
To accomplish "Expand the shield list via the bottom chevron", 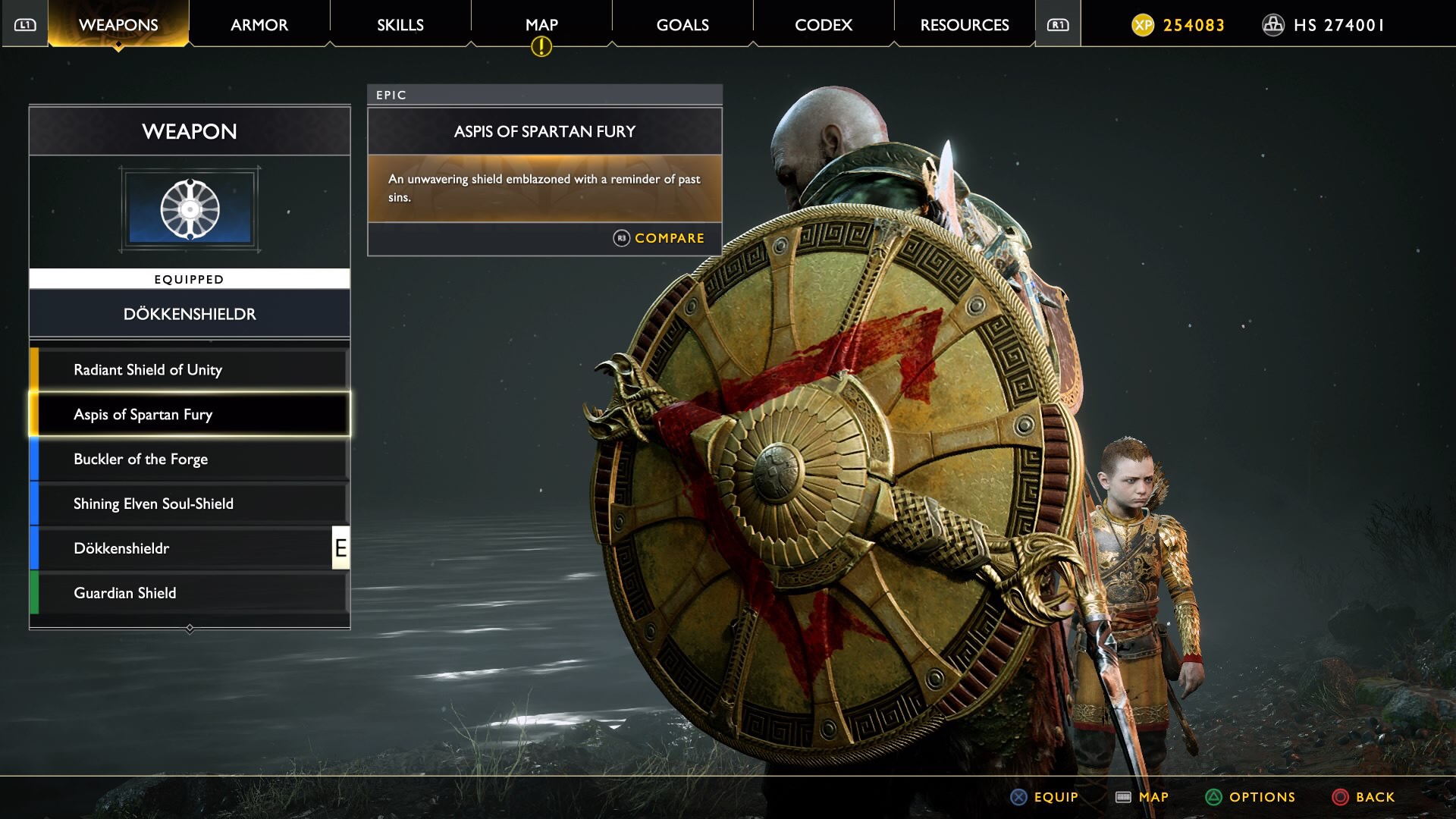I will point(189,628).
